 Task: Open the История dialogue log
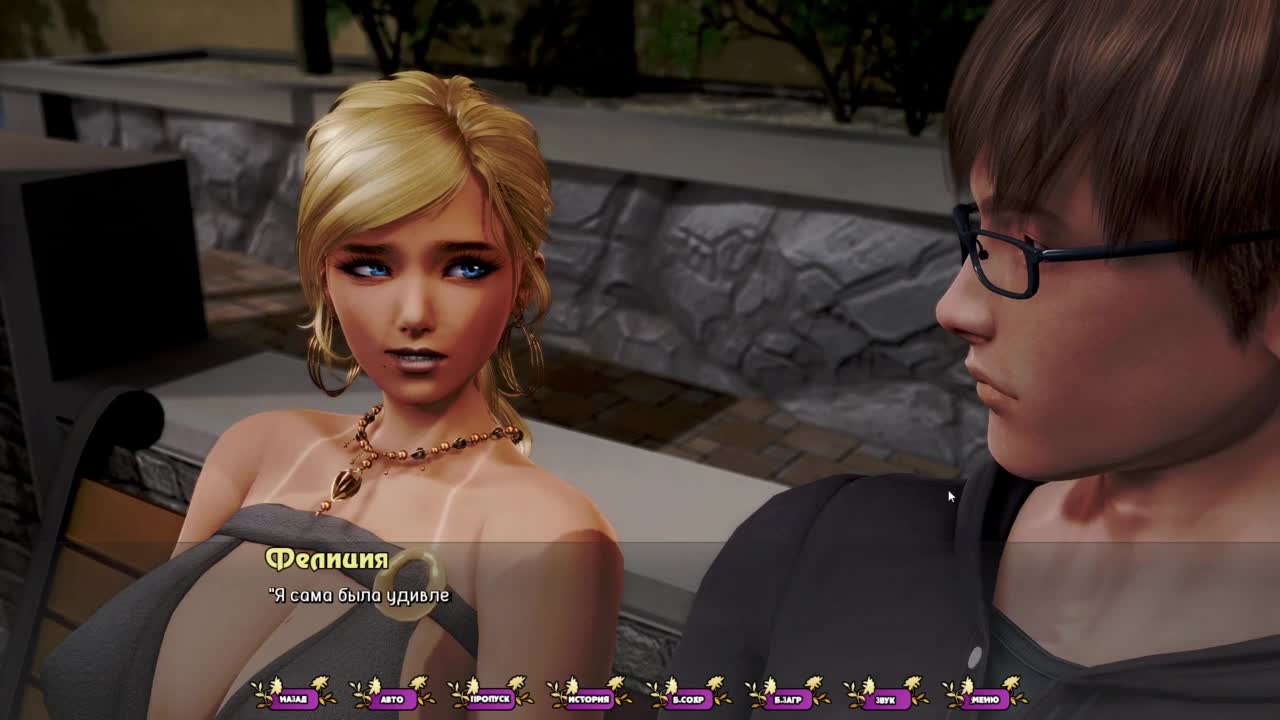point(589,699)
